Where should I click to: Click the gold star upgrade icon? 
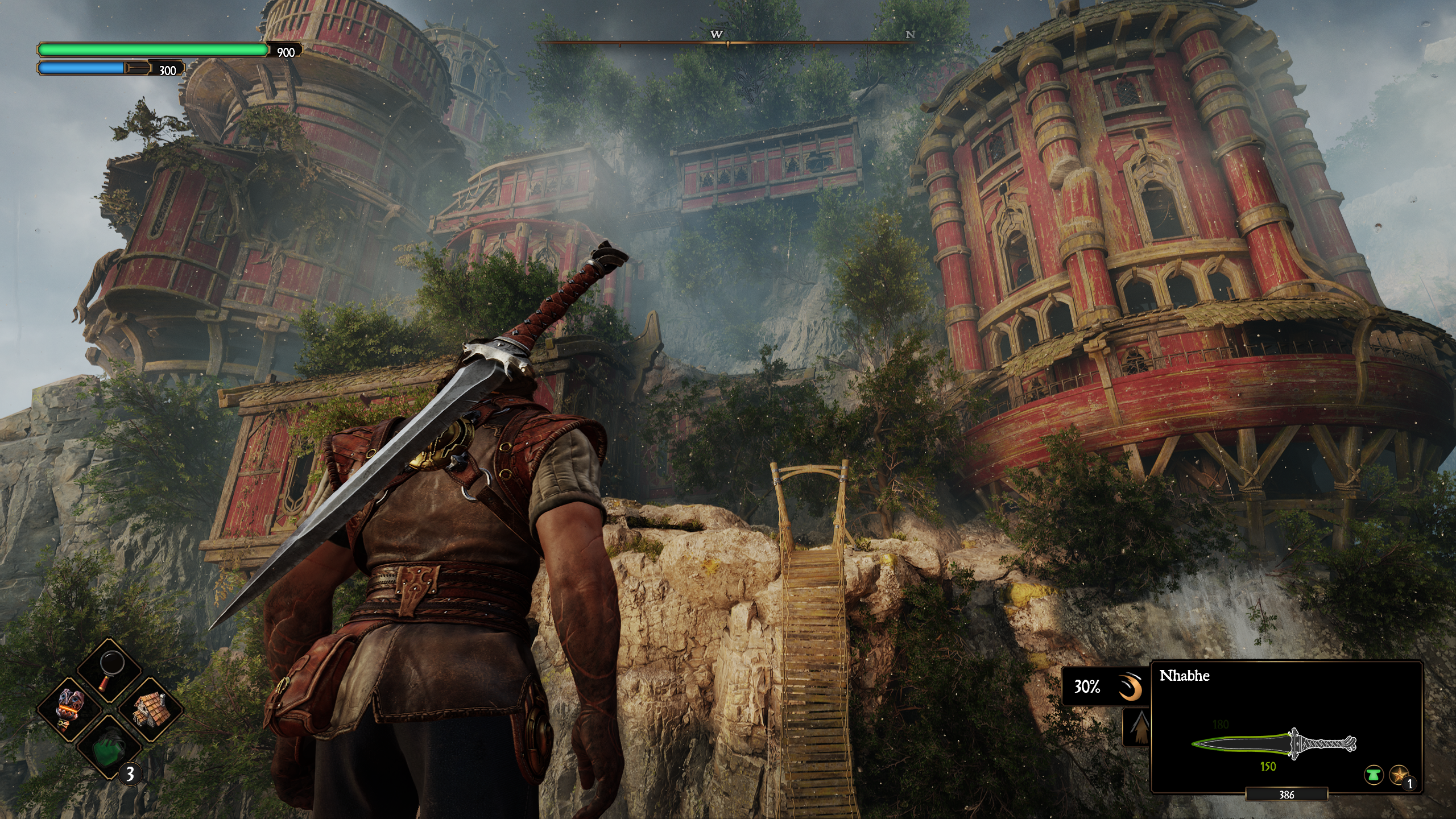[x=1398, y=774]
